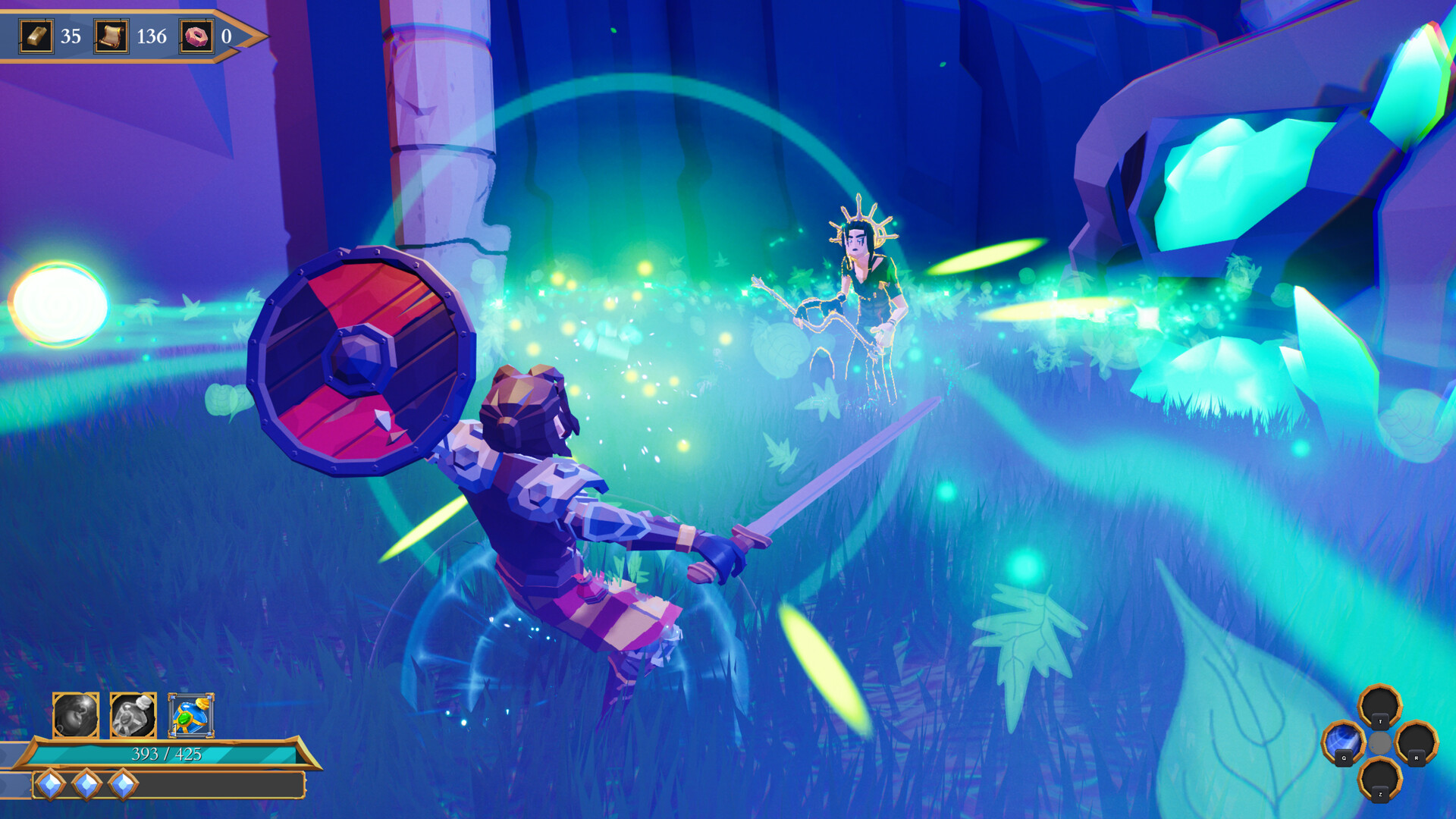Select the ability slot marked R
This screenshot has height=819, width=1456.
1417,742
